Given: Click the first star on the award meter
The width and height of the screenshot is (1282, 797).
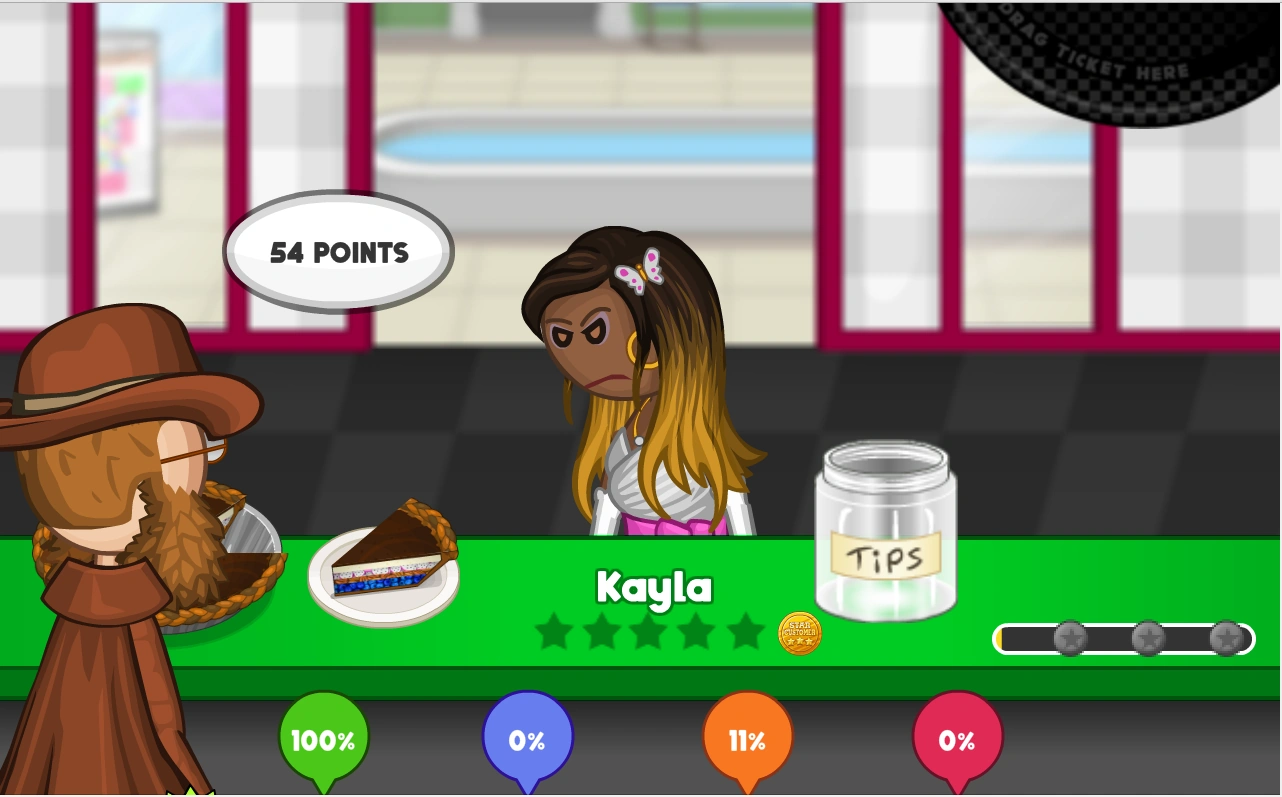Looking at the screenshot, I should pos(1069,638).
